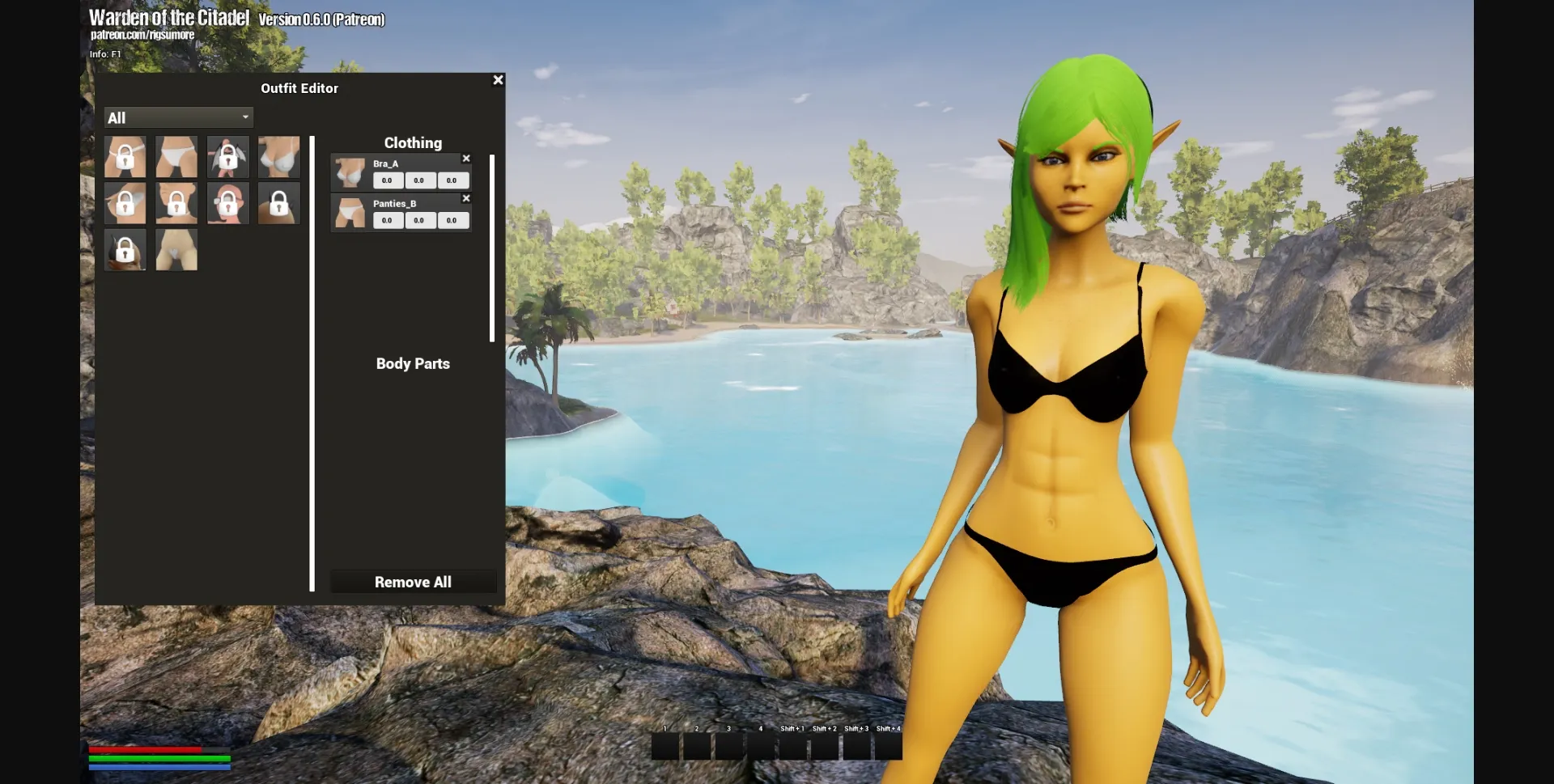
Task: Remove Bra_A from equipped clothing
Action: coord(466,159)
